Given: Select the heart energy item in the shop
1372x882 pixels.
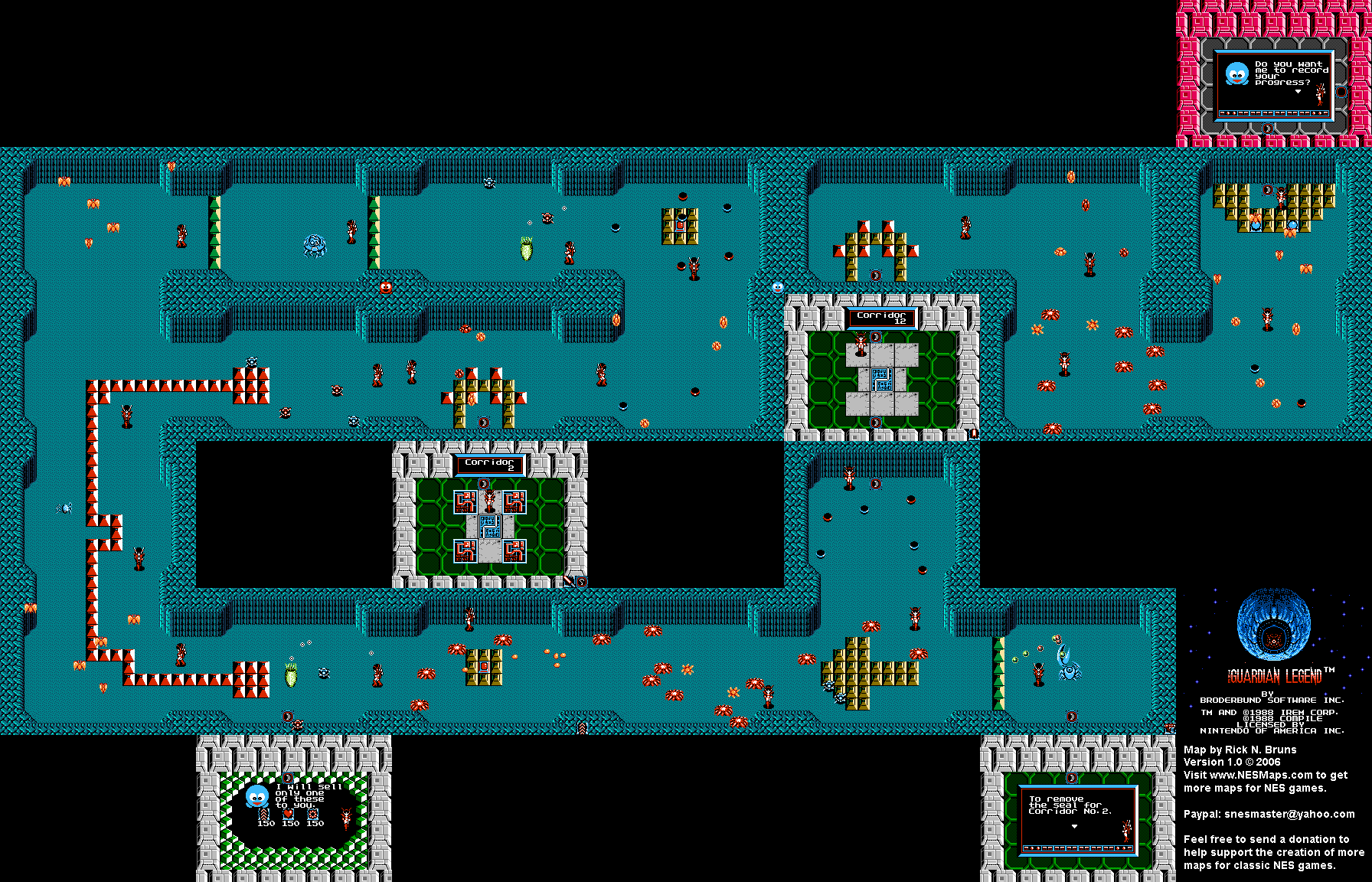Looking at the screenshot, I should 288,815.
